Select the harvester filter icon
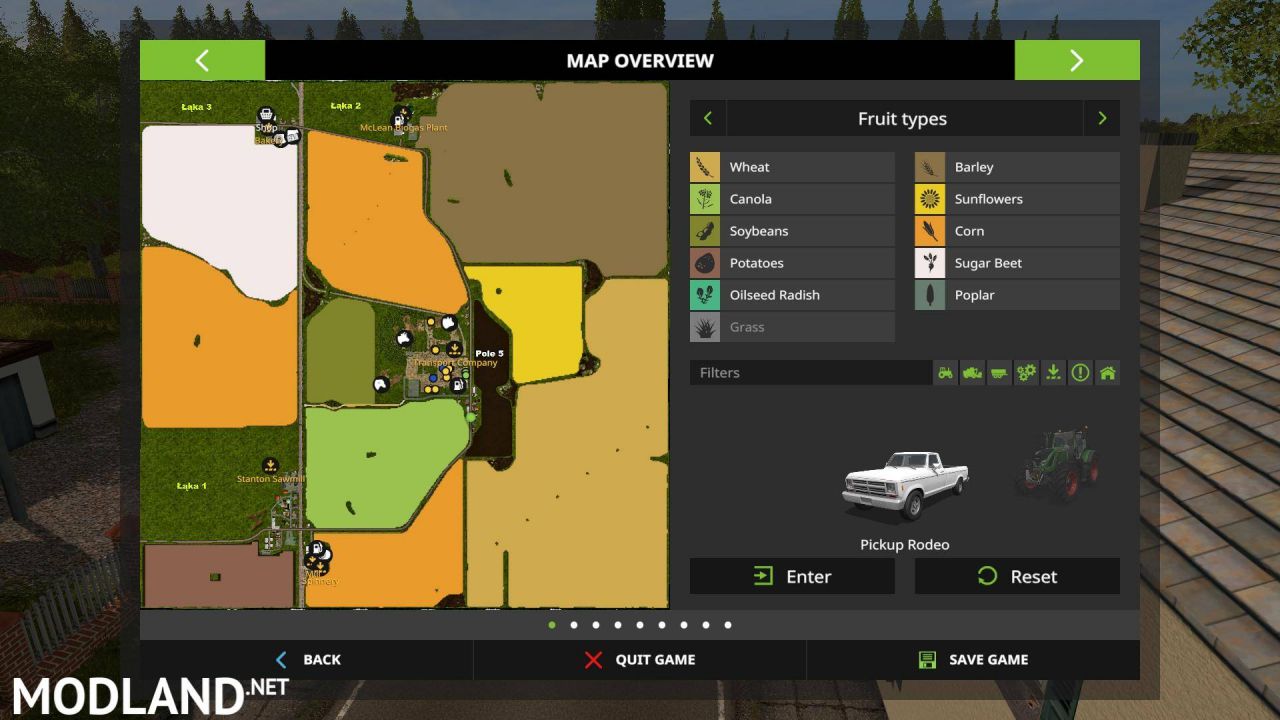This screenshot has height=720, width=1280. click(x=971, y=372)
